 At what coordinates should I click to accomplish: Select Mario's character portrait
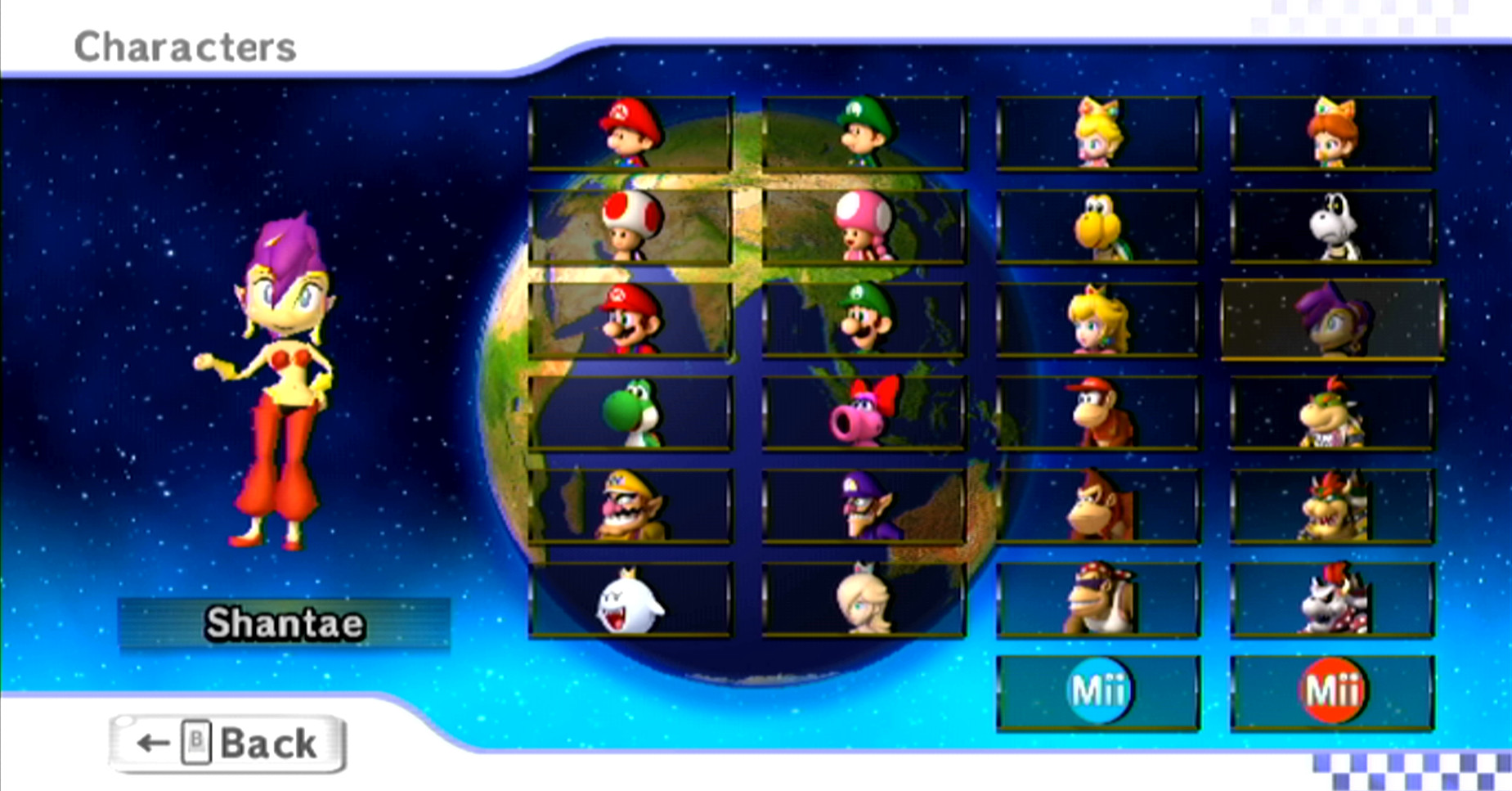coord(630,319)
